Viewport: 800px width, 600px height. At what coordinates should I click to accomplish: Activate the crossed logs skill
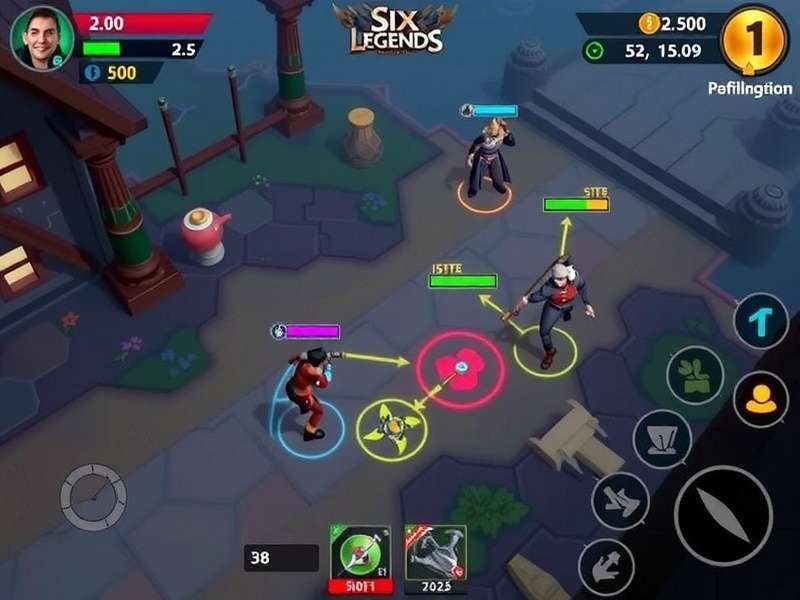[x=620, y=500]
